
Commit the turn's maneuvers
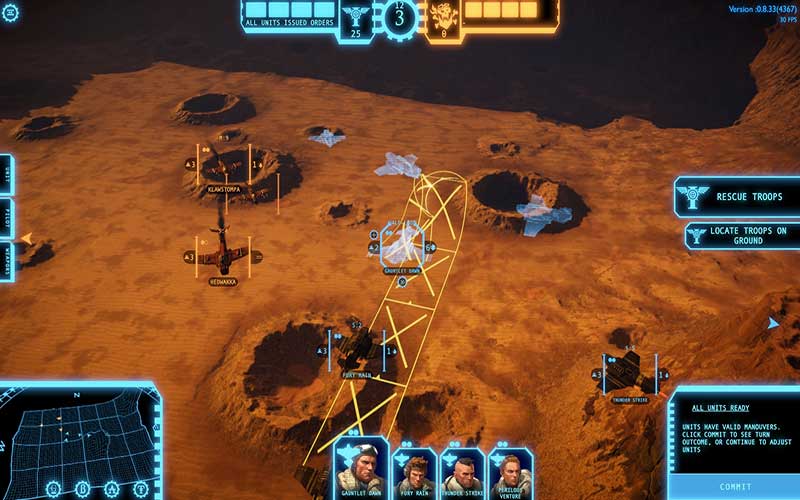coord(735,487)
